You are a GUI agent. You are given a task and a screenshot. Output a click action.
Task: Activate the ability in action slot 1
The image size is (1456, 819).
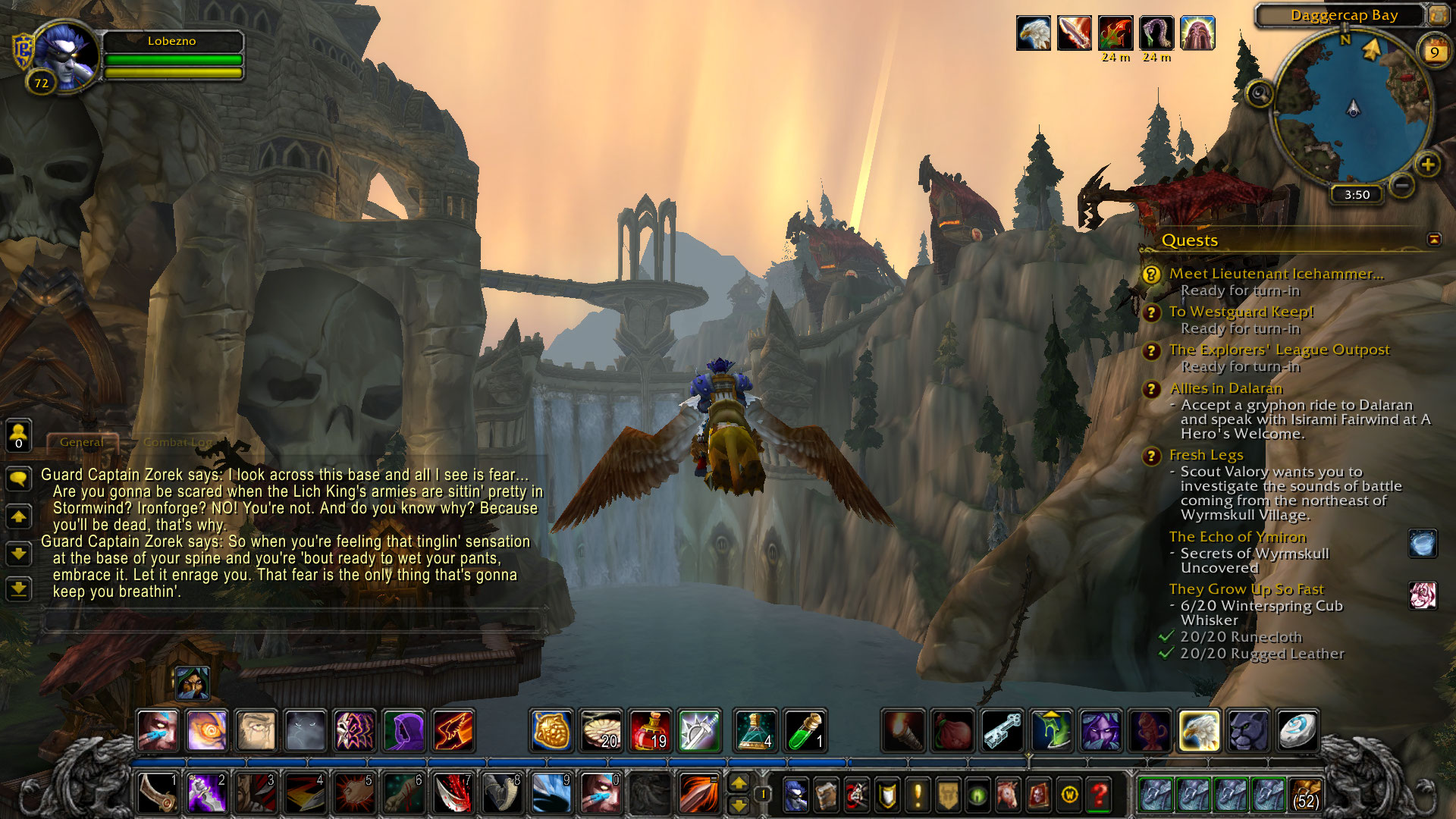tap(158, 793)
